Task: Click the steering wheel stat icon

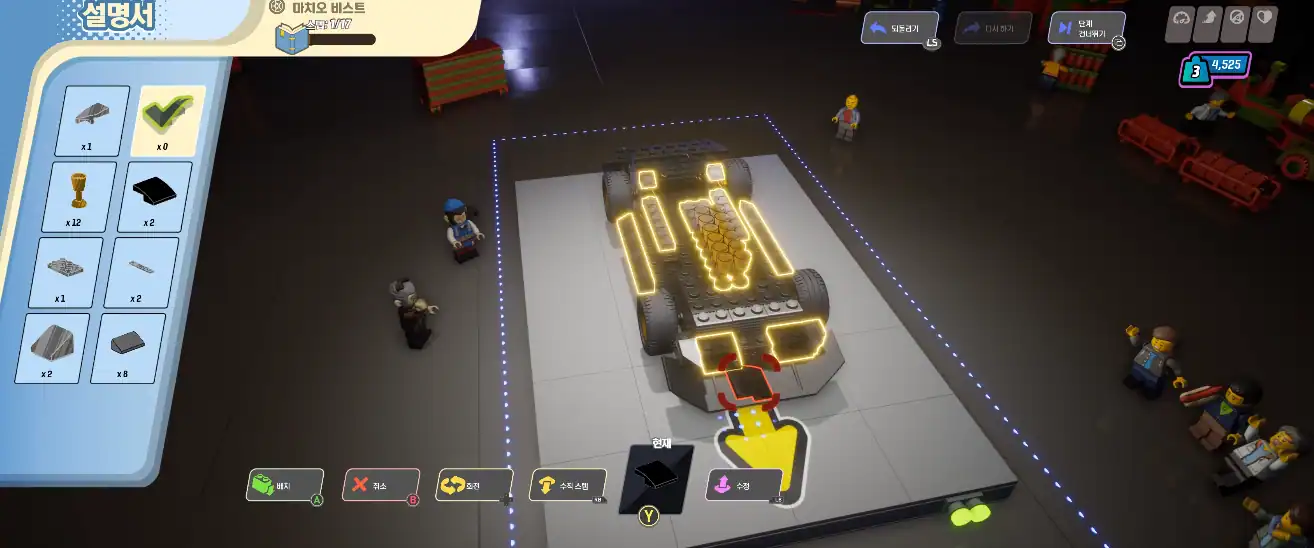Action: (x=1236, y=18)
